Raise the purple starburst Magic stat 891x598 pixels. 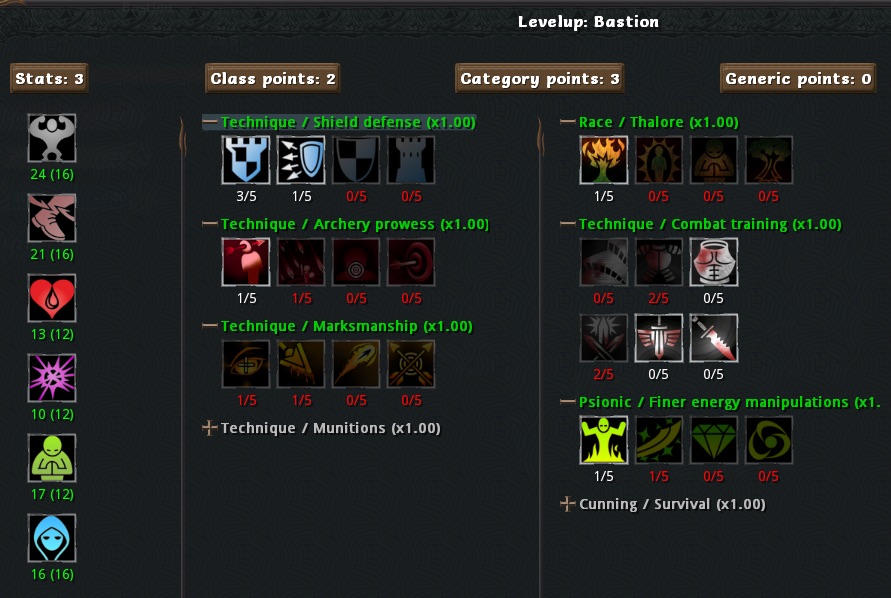pyautogui.click(x=52, y=378)
